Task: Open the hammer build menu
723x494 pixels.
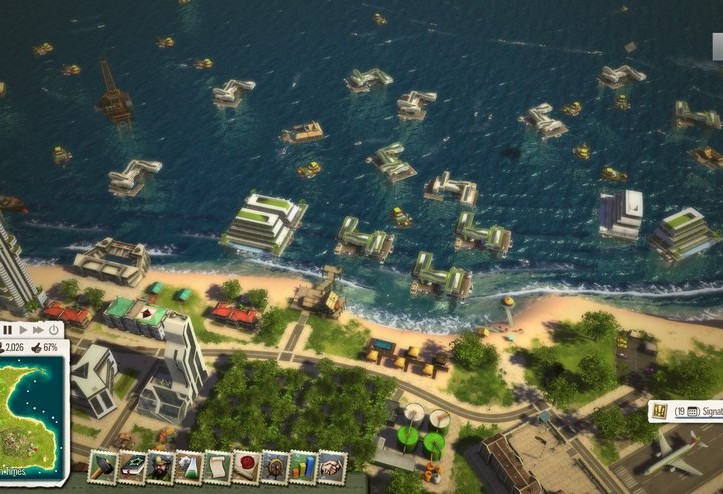Action: point(103,467)
